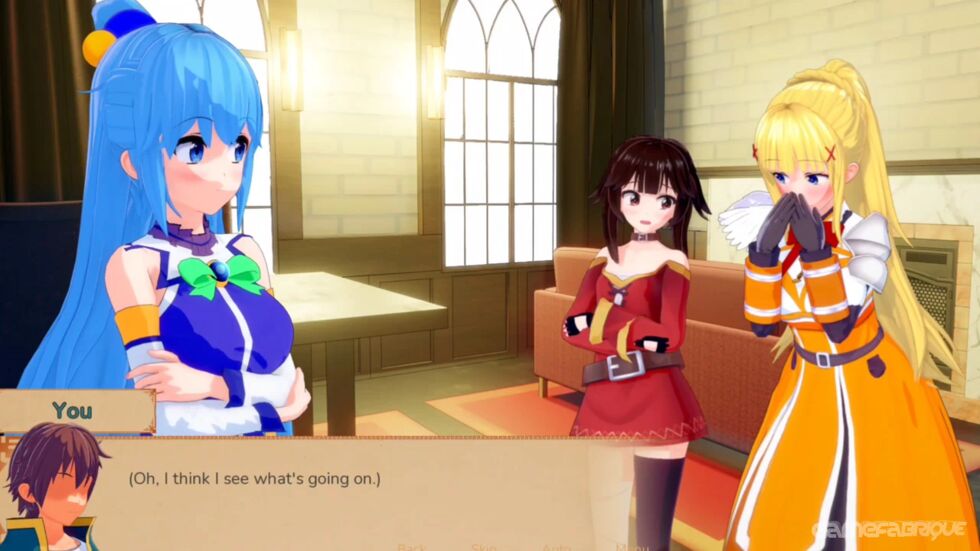Screen dimensions: 980x551
Task: Activate the Skip dialogue button
Action: click(x=485, y=547)
